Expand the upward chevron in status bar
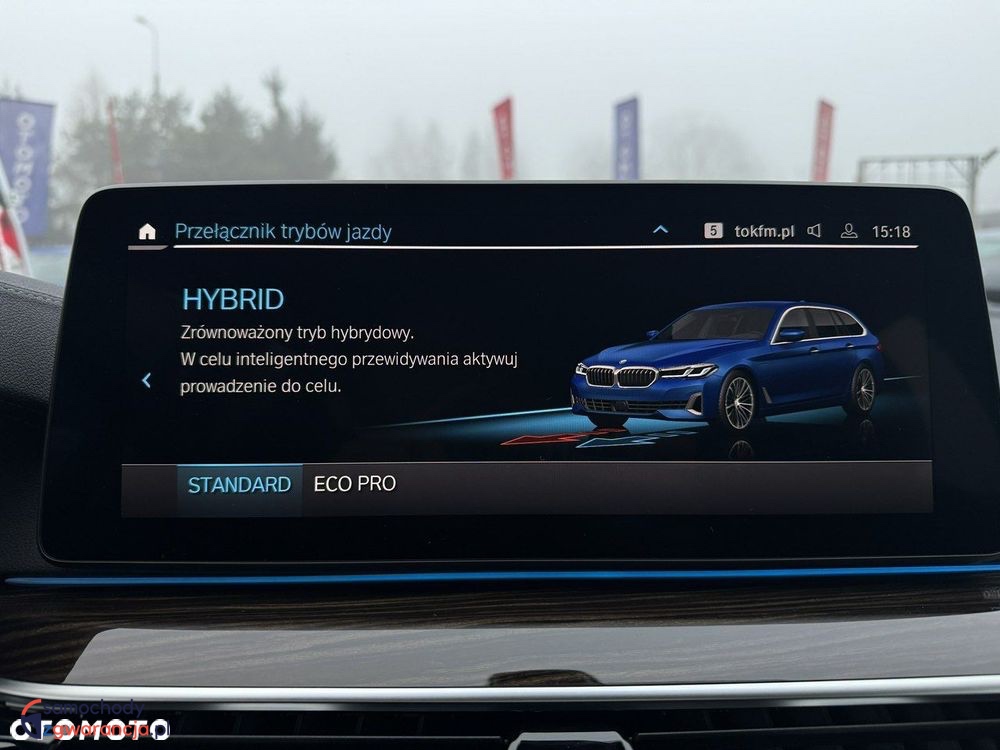This screenshot has width=1000, height=750. 660,230
